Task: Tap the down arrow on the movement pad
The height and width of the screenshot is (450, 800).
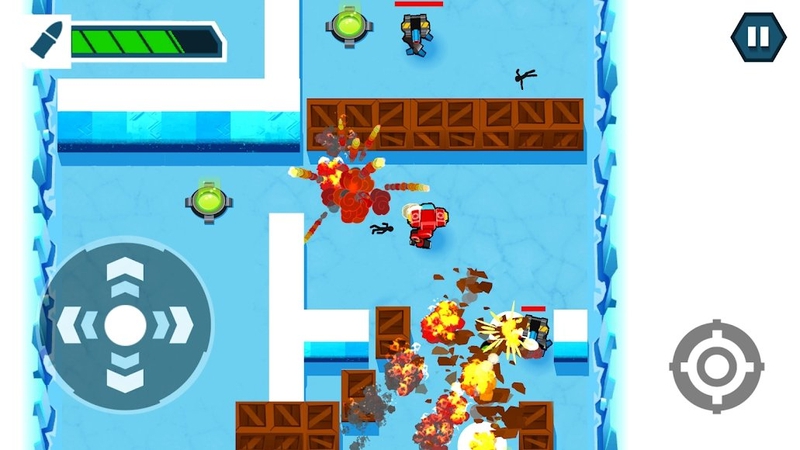Action: [x=125, y=371]
